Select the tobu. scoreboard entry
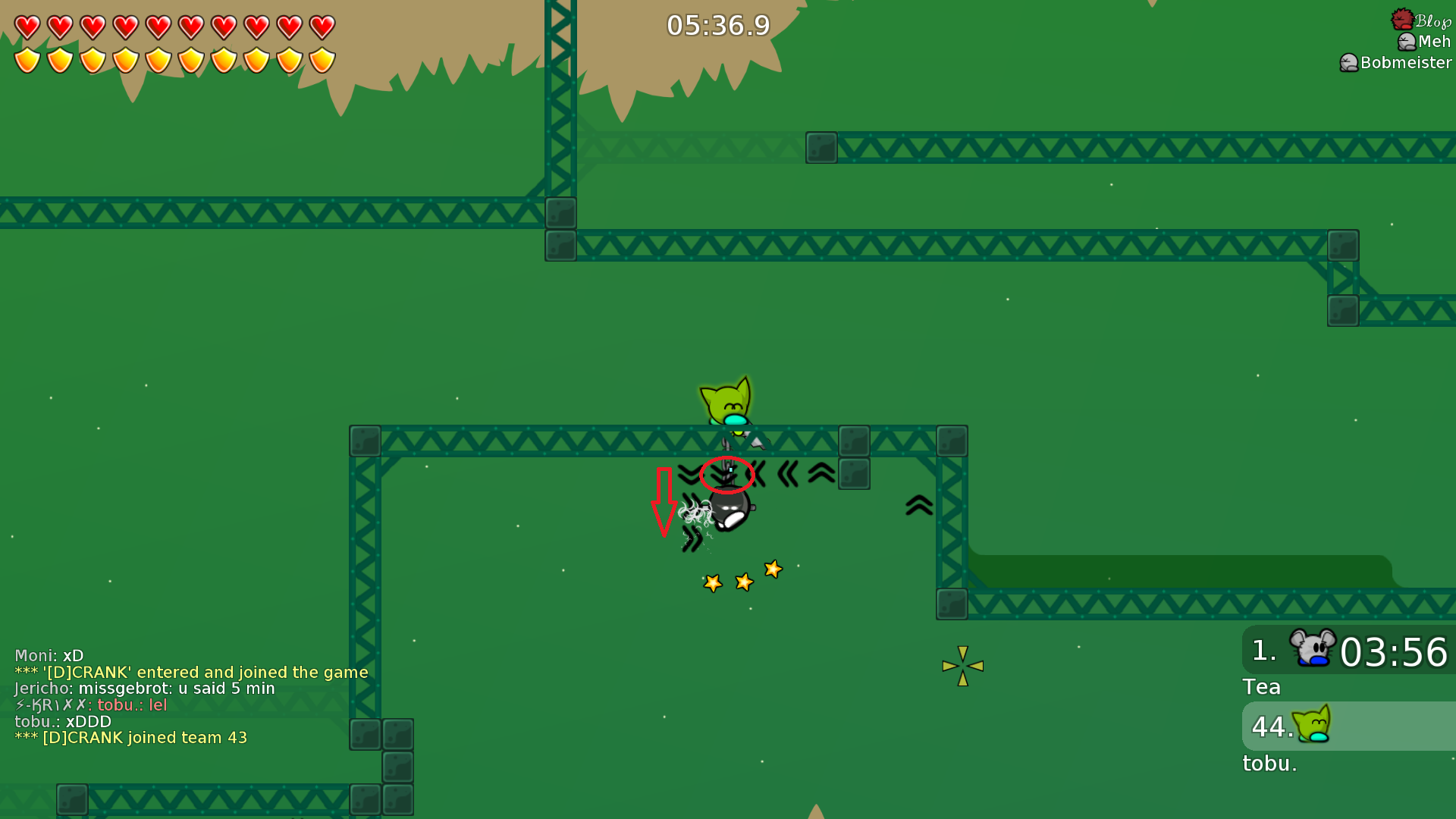The height and width of the screenshot is (819, 1456). pyautogui.click(x=1269, y=764)
